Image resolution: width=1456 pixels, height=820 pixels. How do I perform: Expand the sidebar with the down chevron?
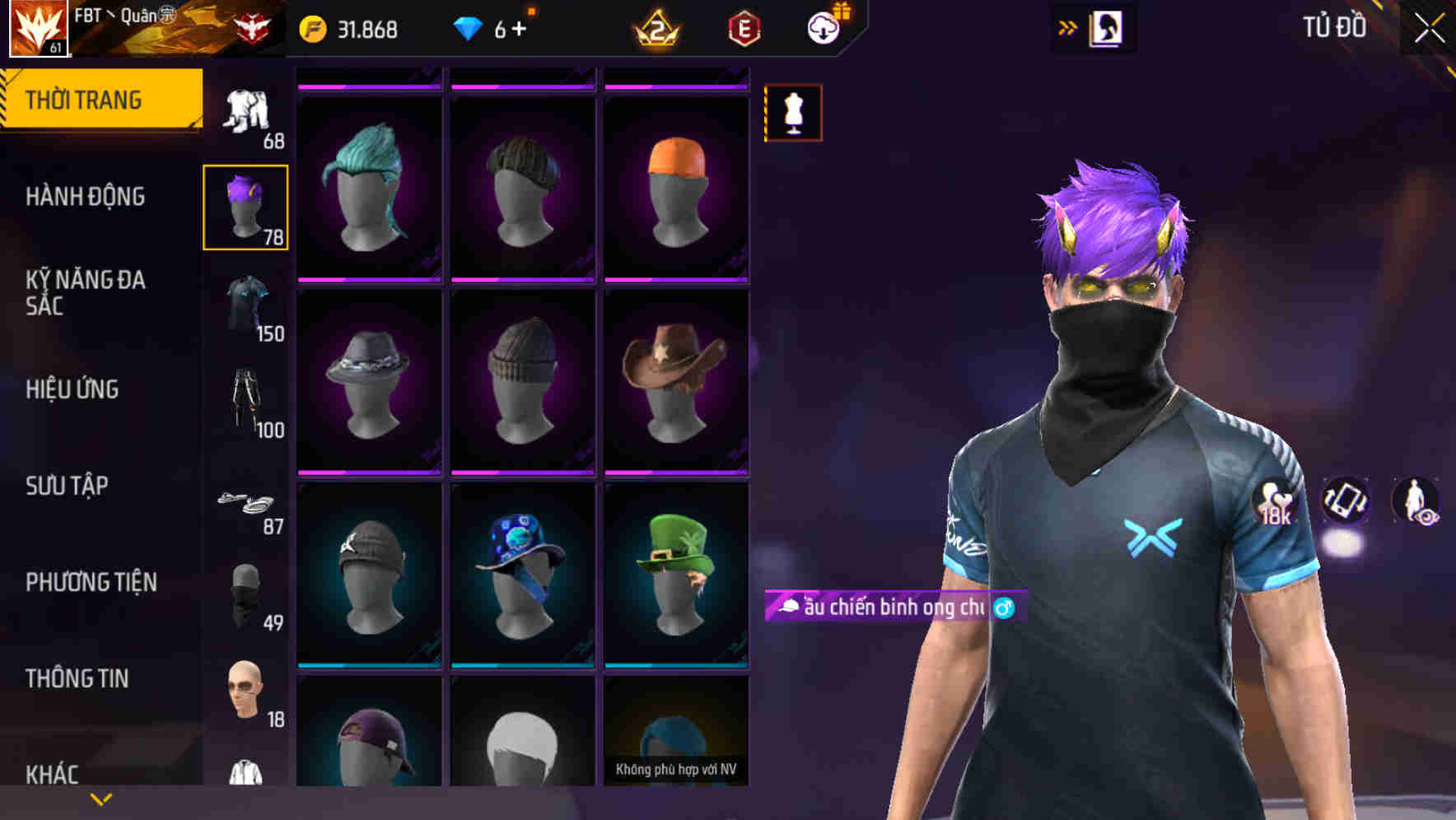(x=100, y=799)
